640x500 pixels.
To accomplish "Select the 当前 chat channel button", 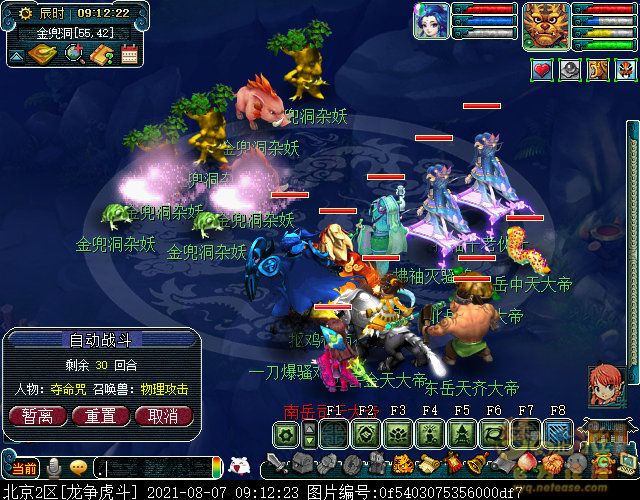I will coord(23,468).
